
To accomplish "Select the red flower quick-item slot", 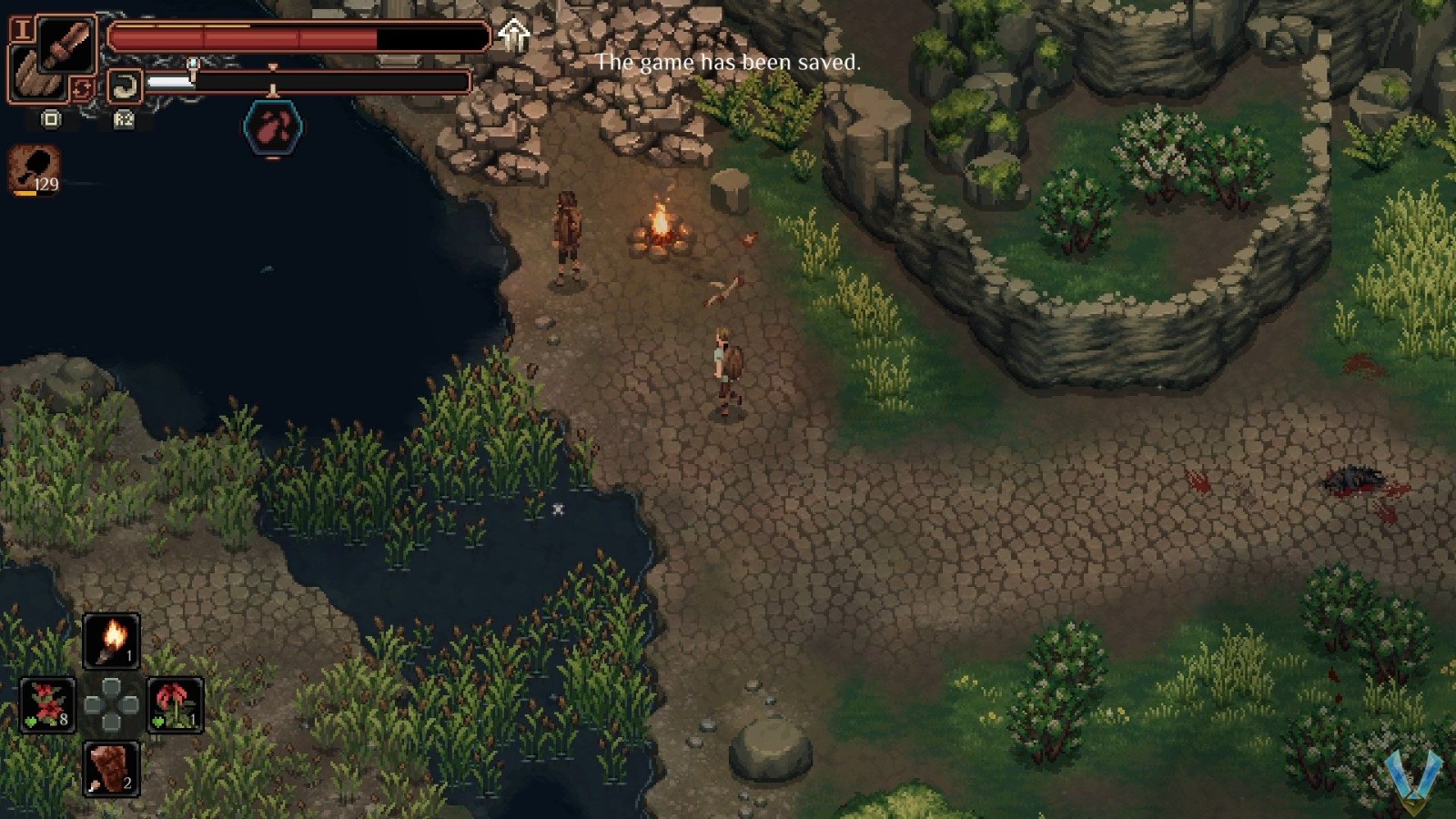I will [175, 703].
